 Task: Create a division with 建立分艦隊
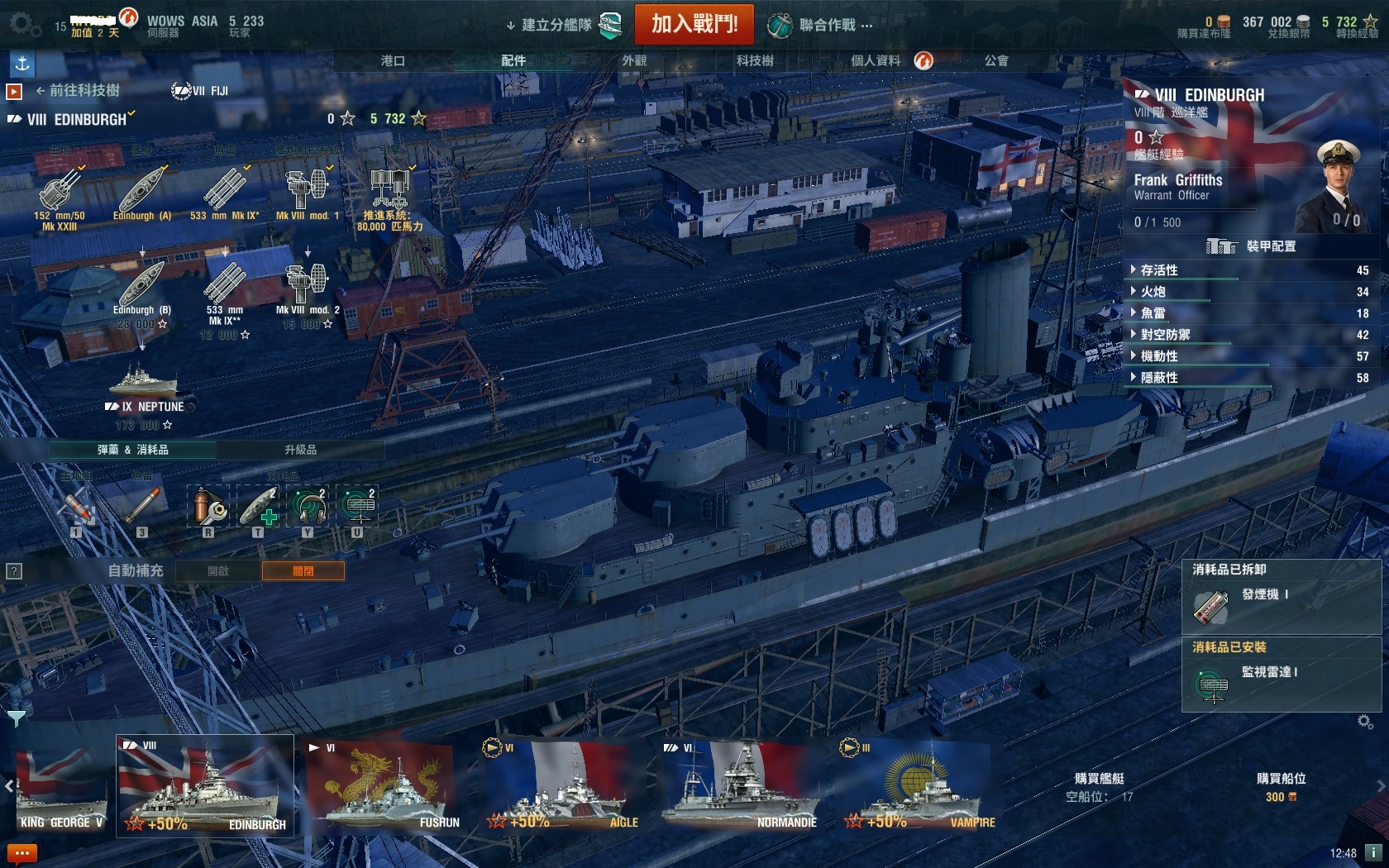[x=556, y=25]
